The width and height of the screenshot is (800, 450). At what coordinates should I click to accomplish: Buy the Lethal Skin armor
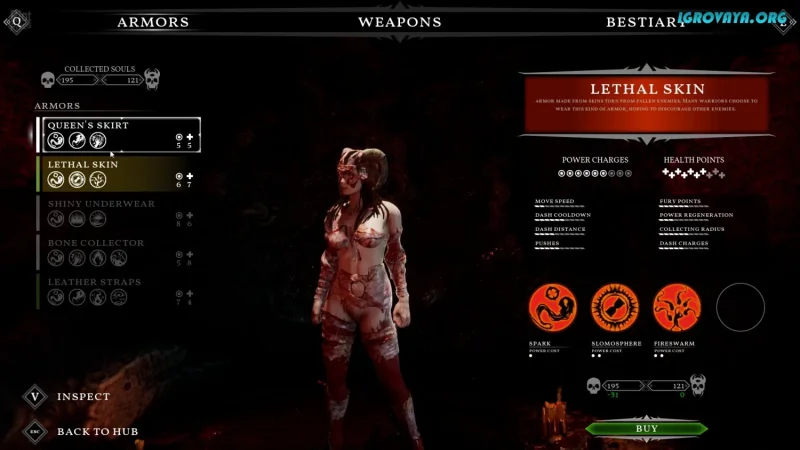click(x=647, y=429)
